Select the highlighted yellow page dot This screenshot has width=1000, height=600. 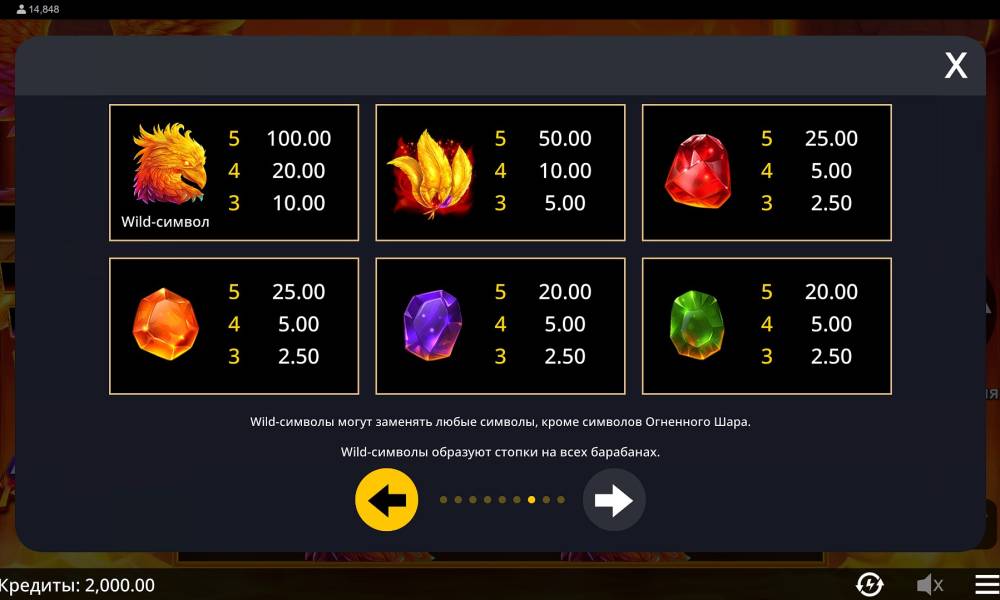tap(531, 499)
